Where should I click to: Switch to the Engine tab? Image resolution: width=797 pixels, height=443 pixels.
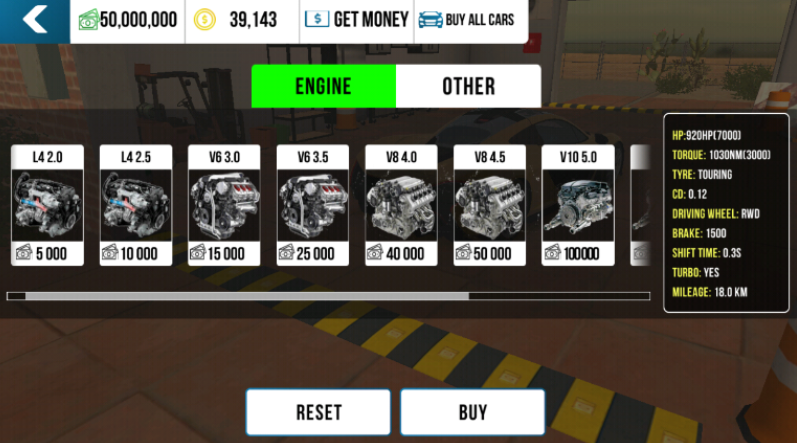tap(323, 86)
